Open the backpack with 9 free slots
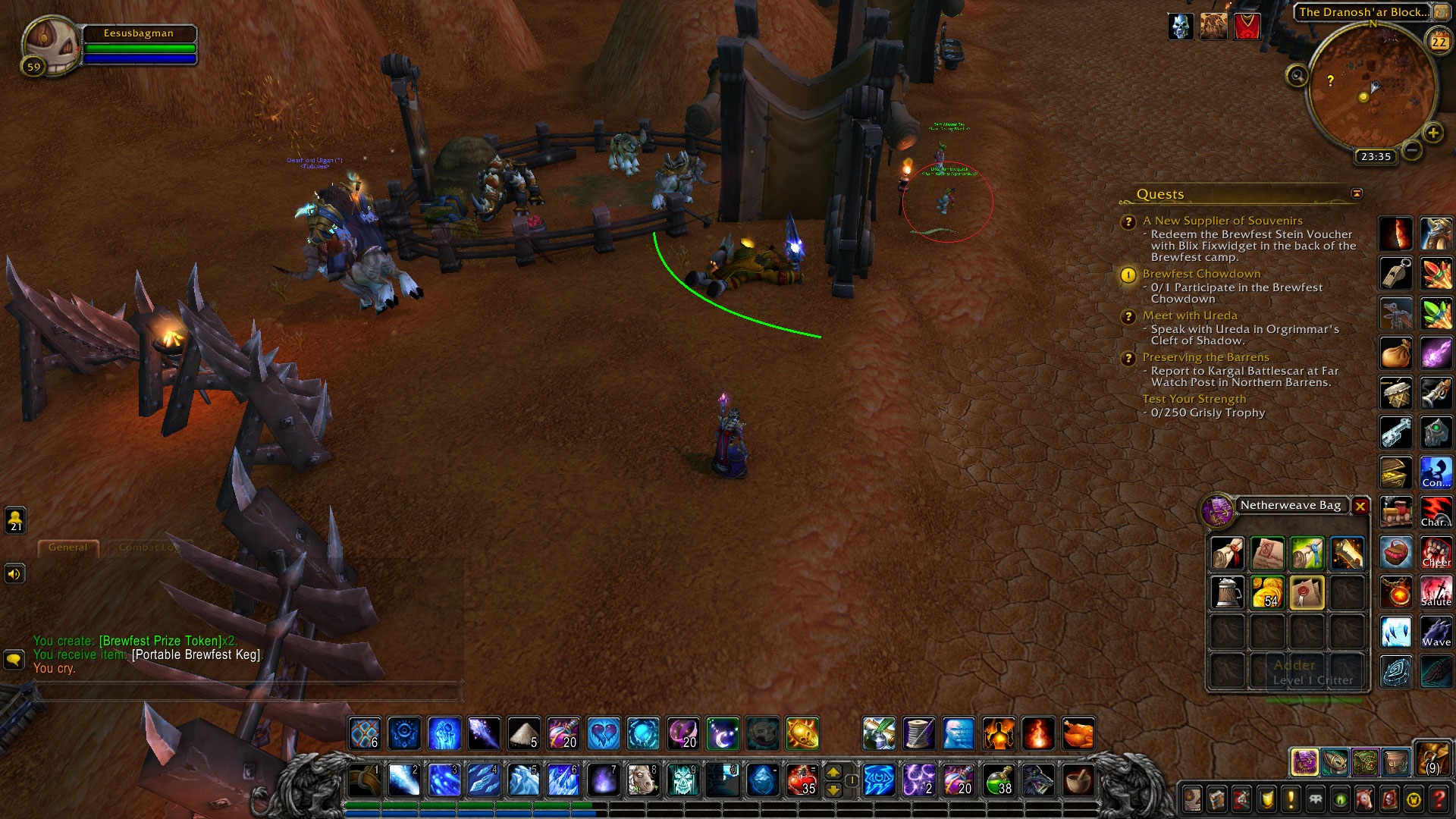Image resolution: width=1456 pixels, height=819 pixels. pyautogui.click(x=1432, y=760)
